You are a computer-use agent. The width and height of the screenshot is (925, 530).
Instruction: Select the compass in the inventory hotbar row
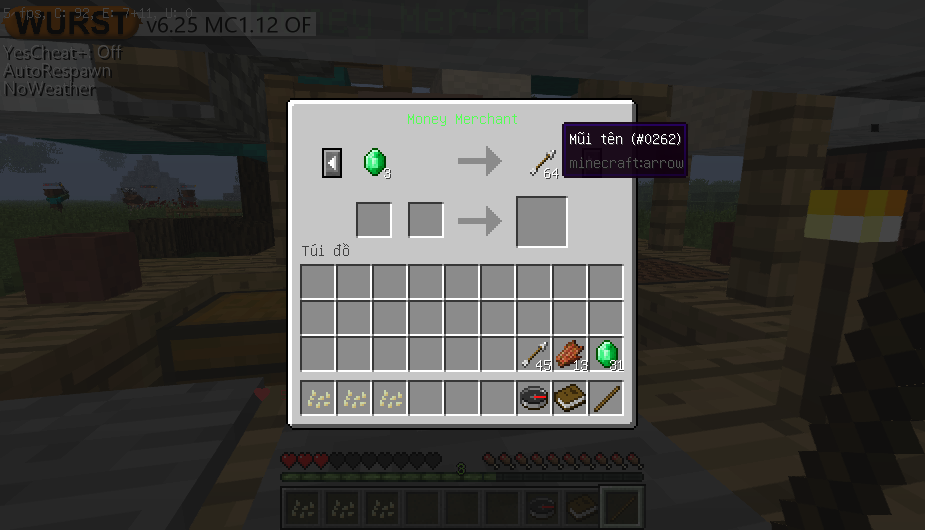tap(534, 398)
